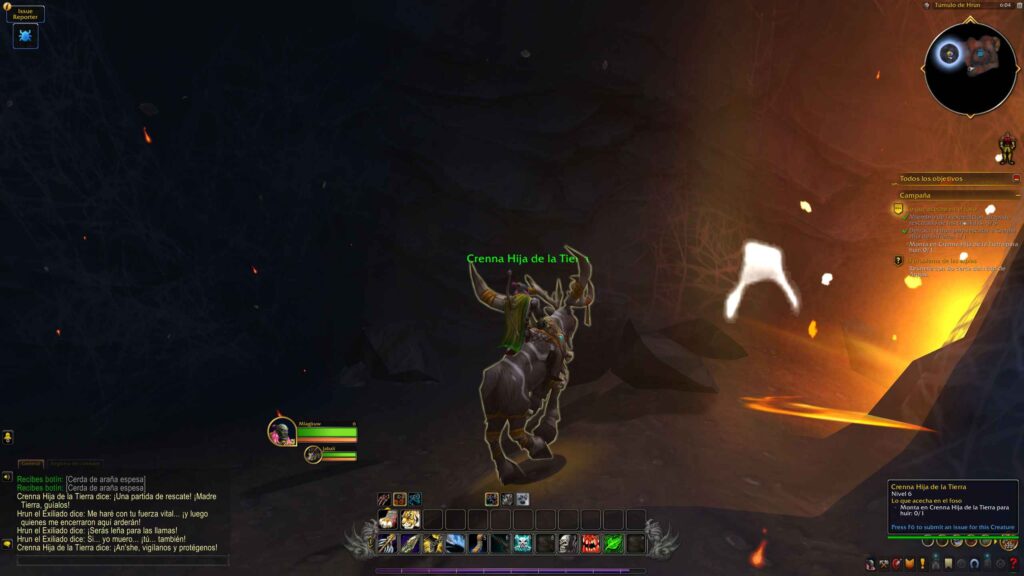Click the player character portrait
Image resolution: width=1024 pixels, height=576 pixels.
tap(281, 431)
